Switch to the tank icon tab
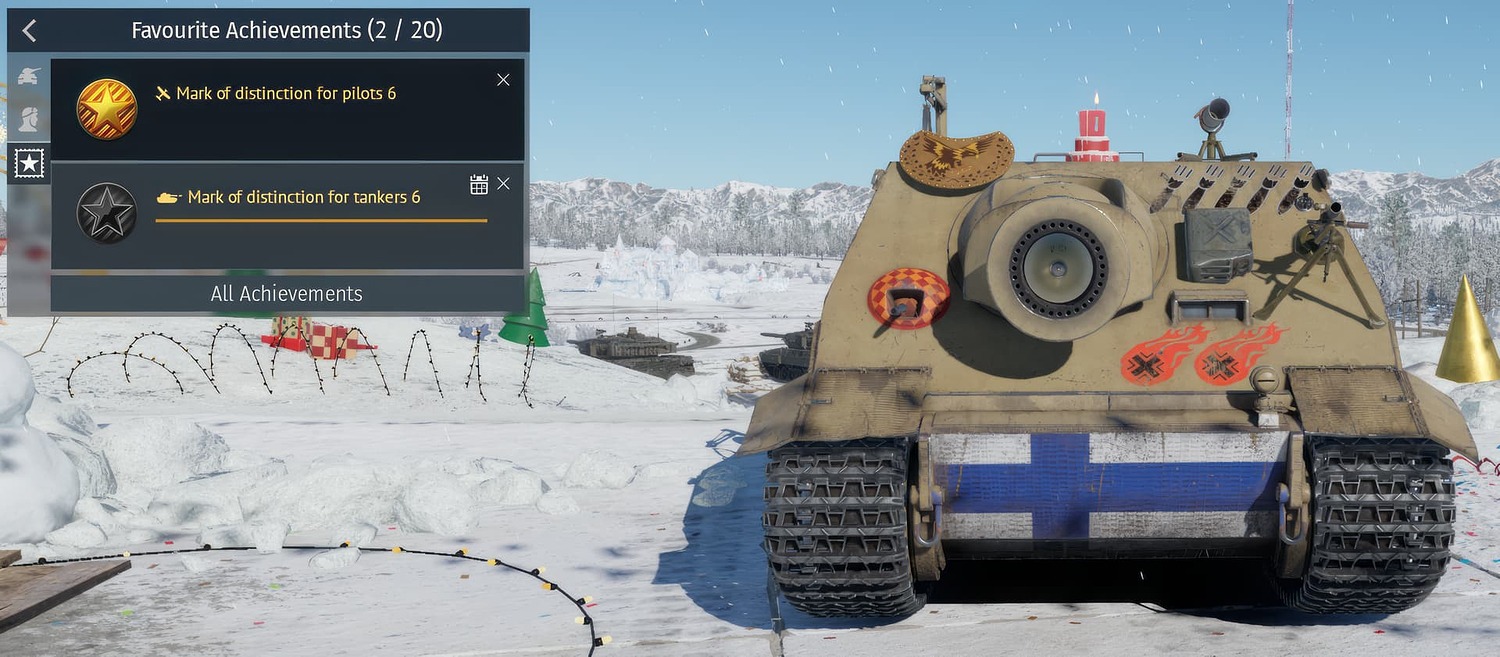Screen dimensions: 1500x657 click(29, 76)
